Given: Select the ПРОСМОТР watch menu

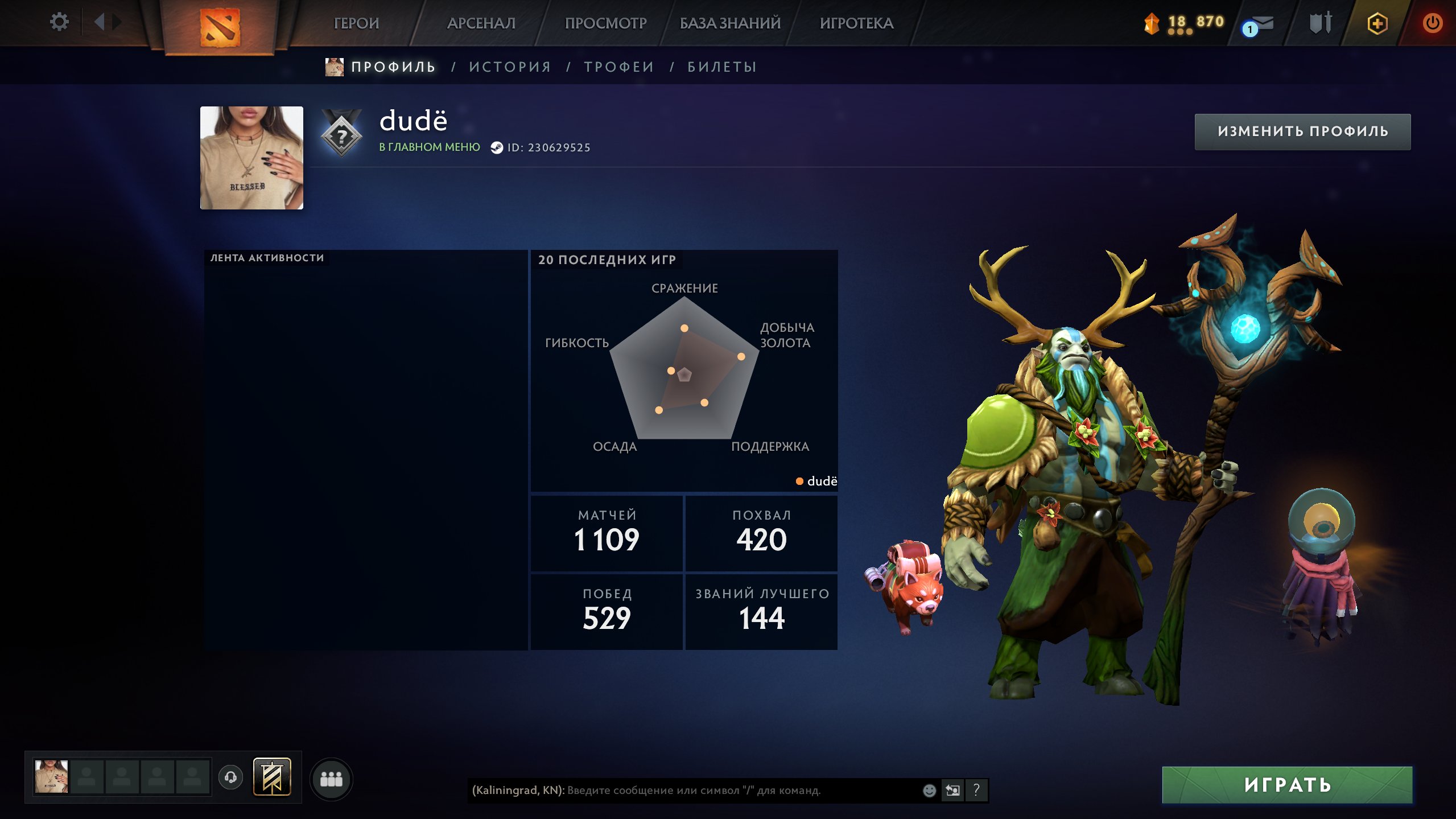Looking at the screenshot, I should [605, 23].
